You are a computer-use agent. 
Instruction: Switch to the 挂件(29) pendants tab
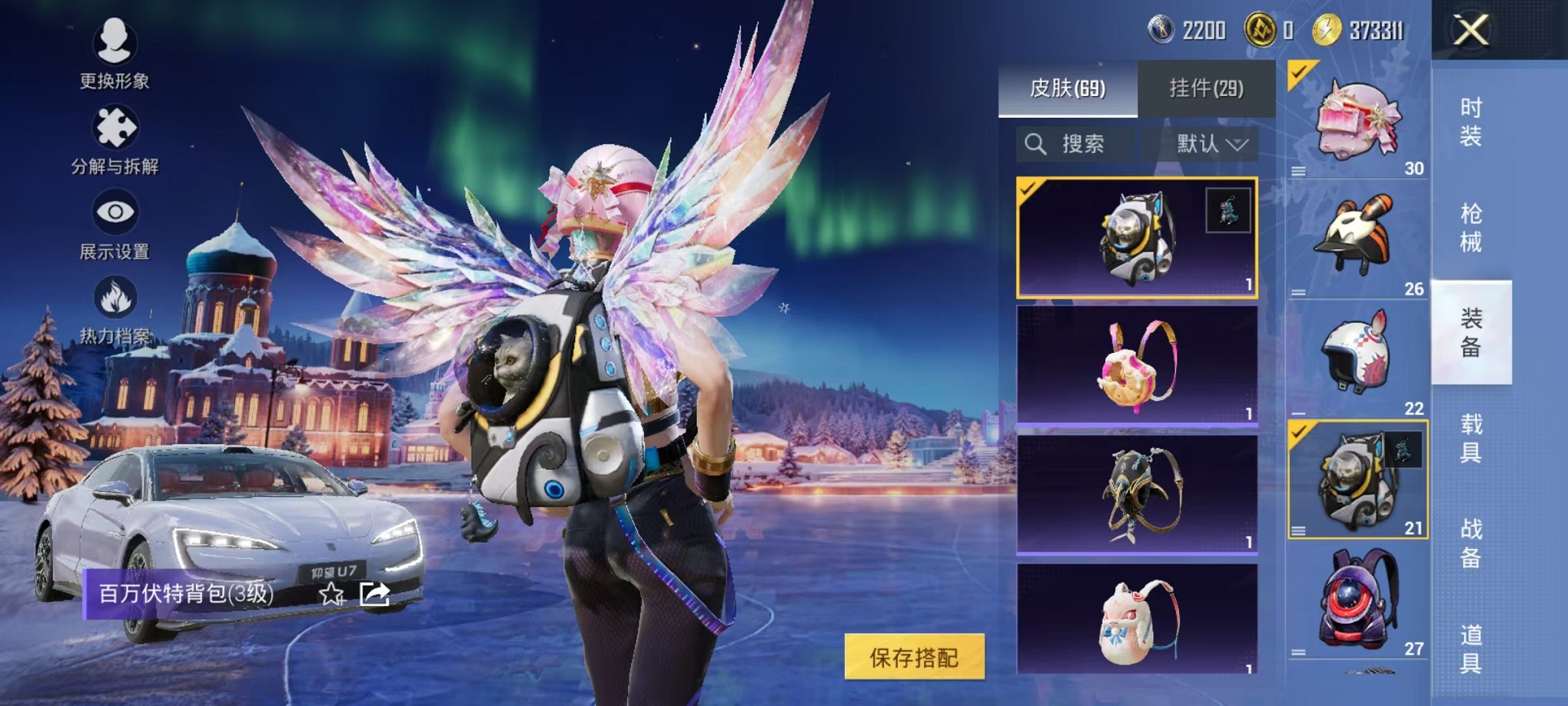(1206, 88)
